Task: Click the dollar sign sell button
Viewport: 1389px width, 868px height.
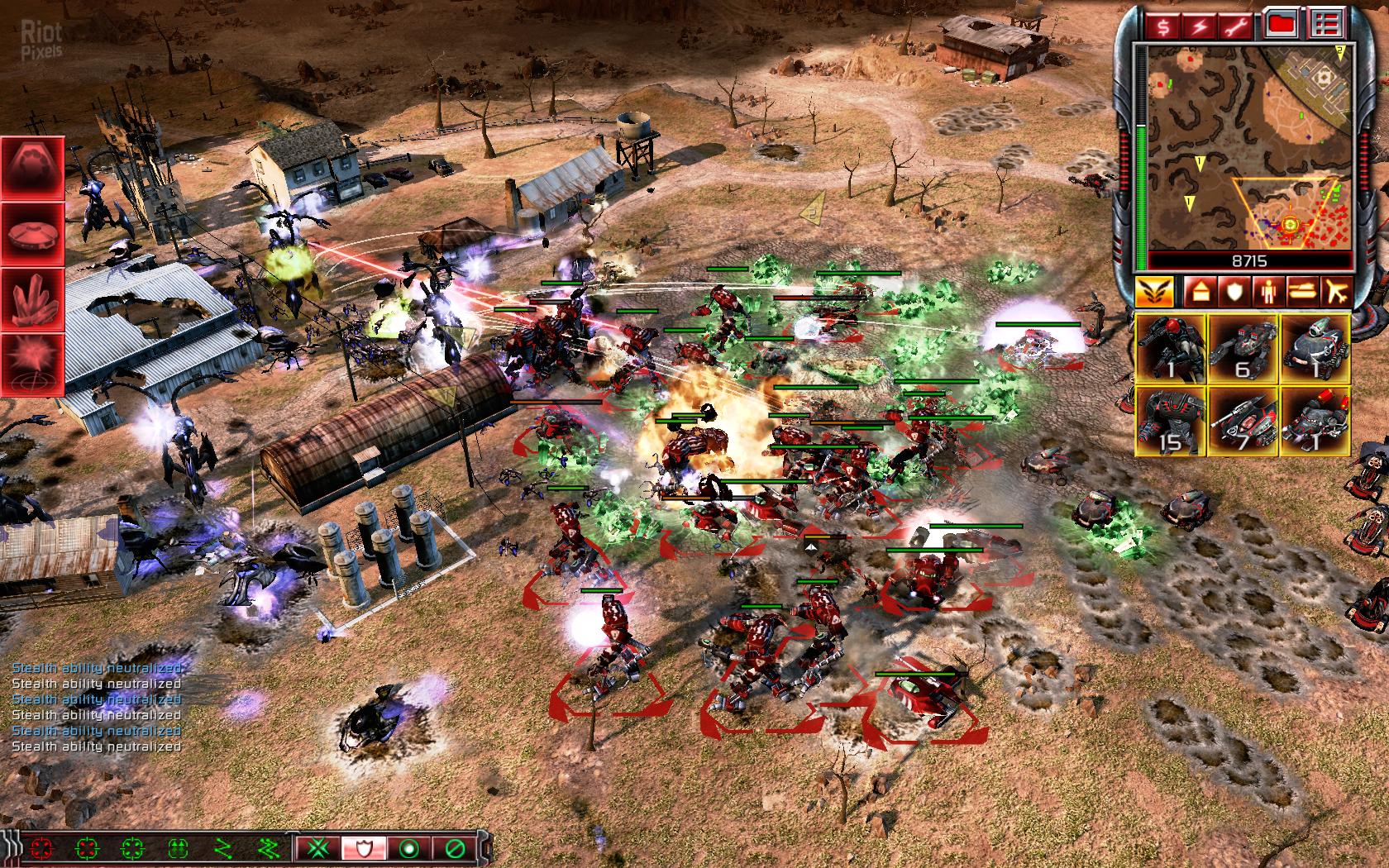Action: coord(1163,26)
